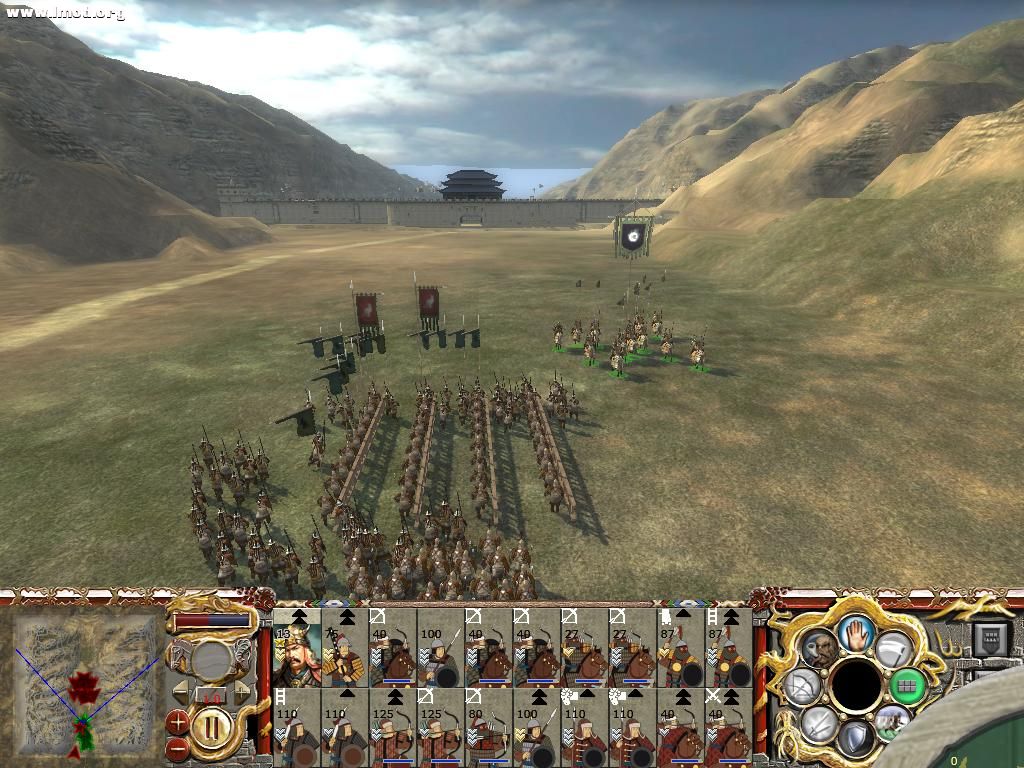Image resolution: width=1024 pixels, height=768 pixels.
Task: Open the grey shield panel button
Action: tap(992, 639)
